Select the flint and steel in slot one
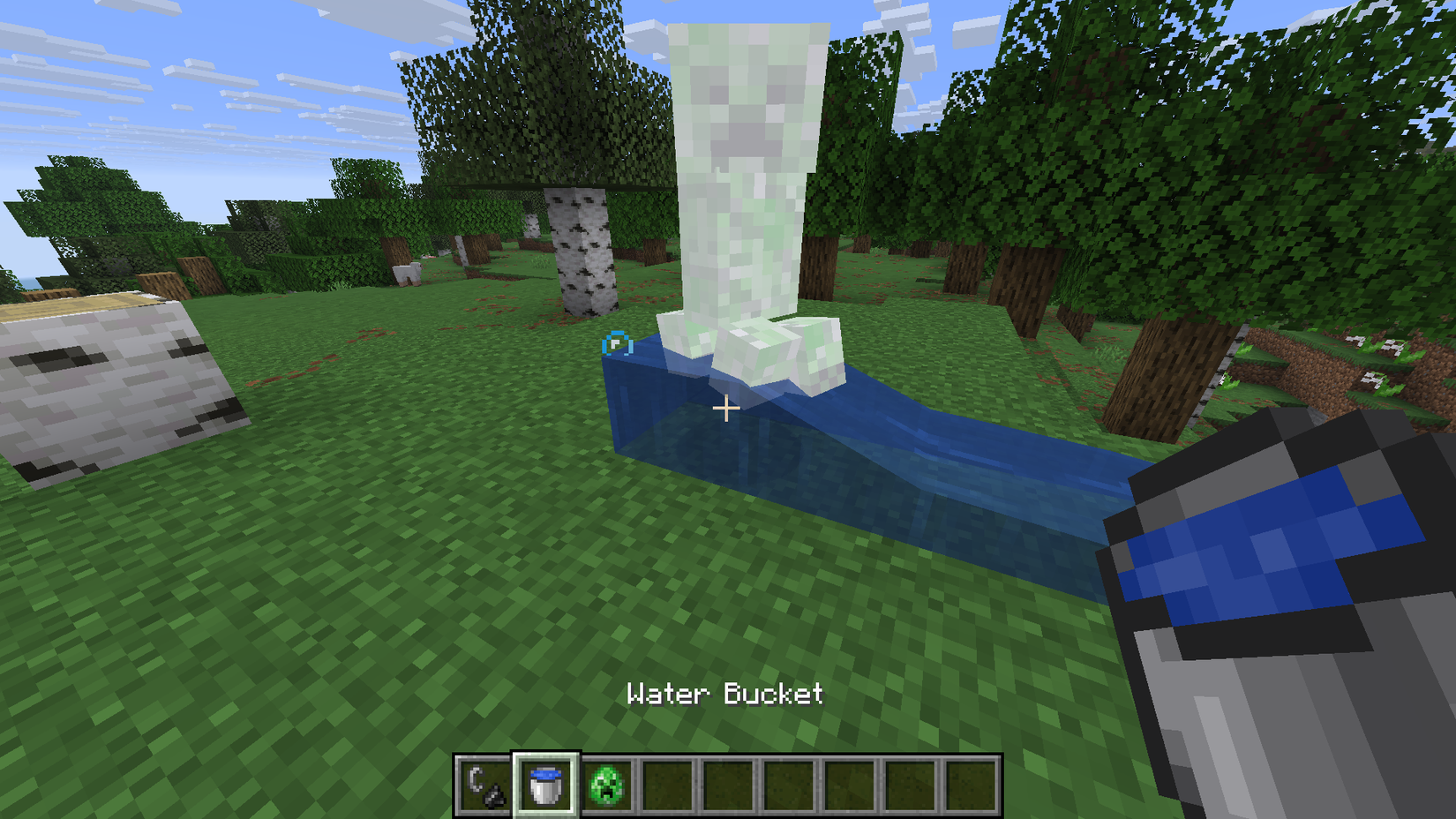Viewport: 1456px width, 819px height. point(484,784)
